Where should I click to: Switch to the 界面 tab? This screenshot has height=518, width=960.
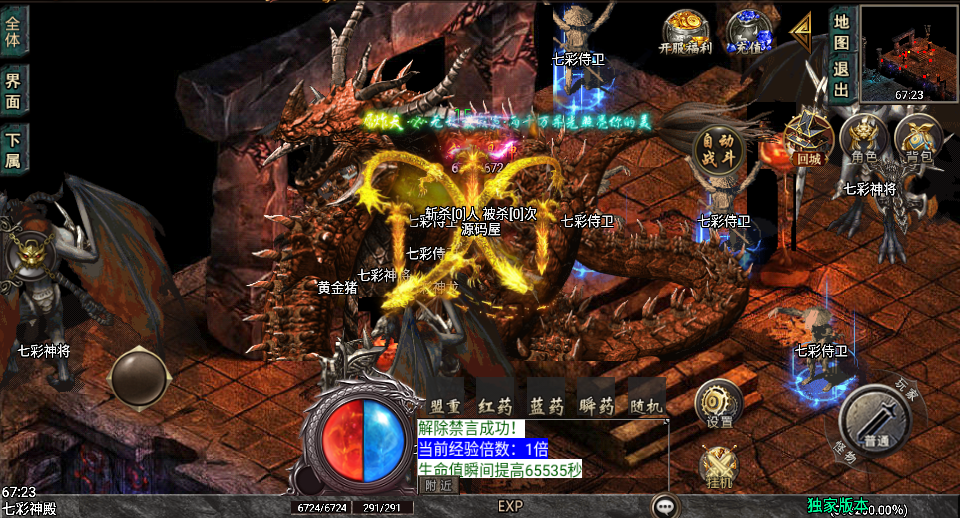[x=13, y=90]
